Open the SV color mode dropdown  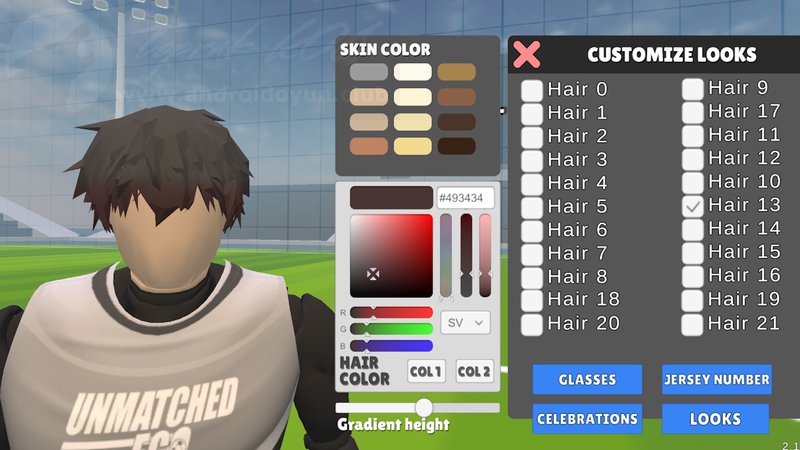(466, 323)
